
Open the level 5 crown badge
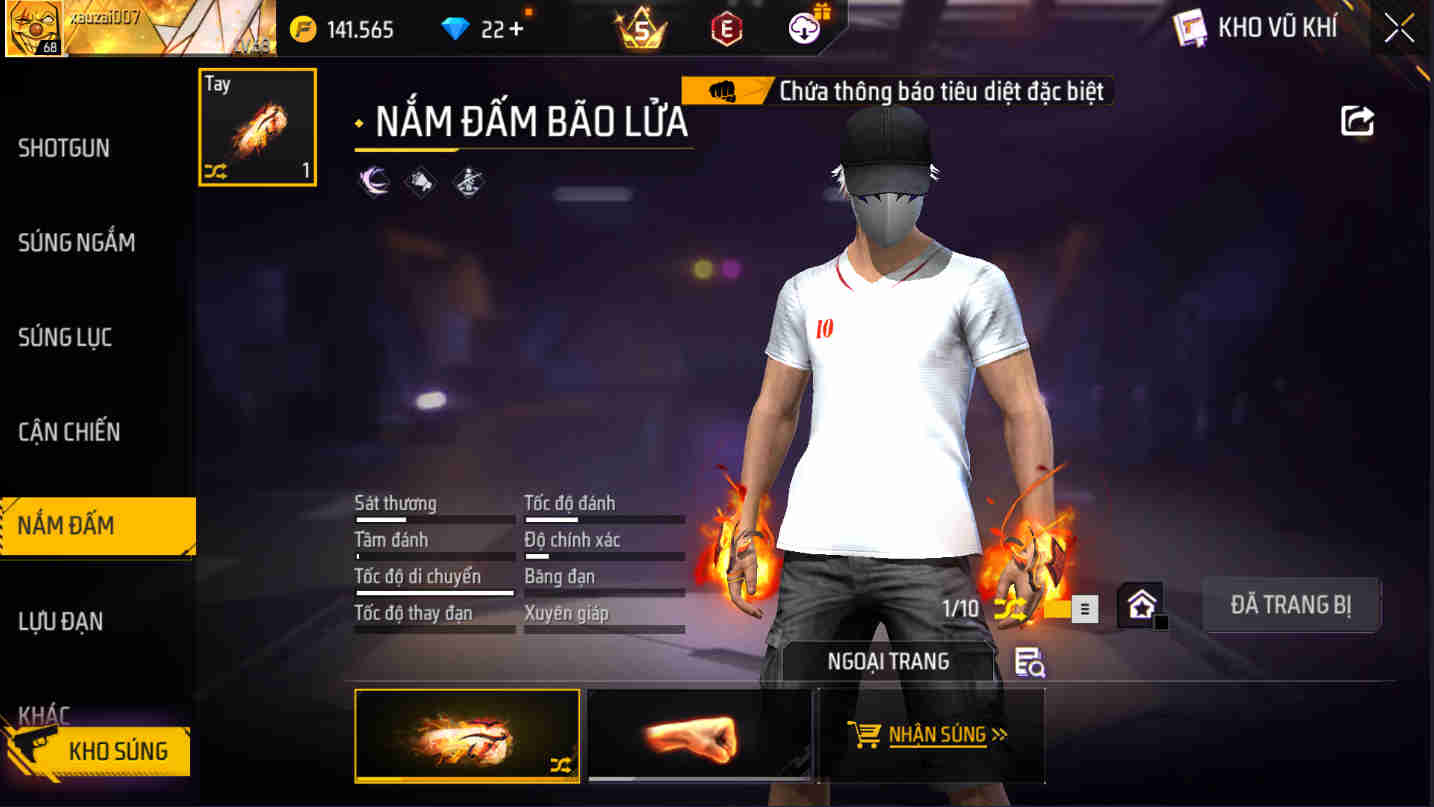638,28
